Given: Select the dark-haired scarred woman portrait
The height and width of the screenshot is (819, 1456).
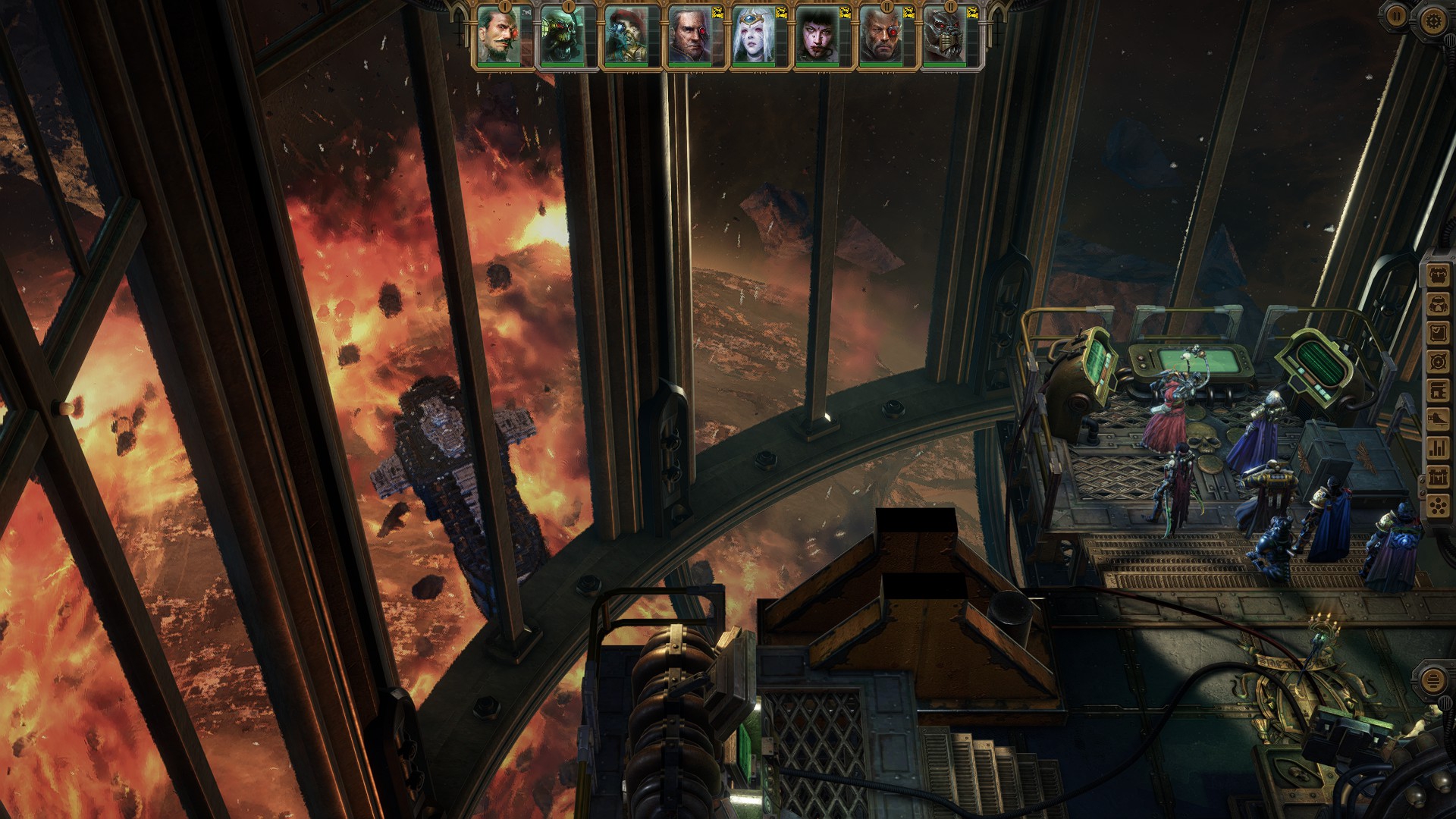Looking at the screenshot, I should click(818, 37).
